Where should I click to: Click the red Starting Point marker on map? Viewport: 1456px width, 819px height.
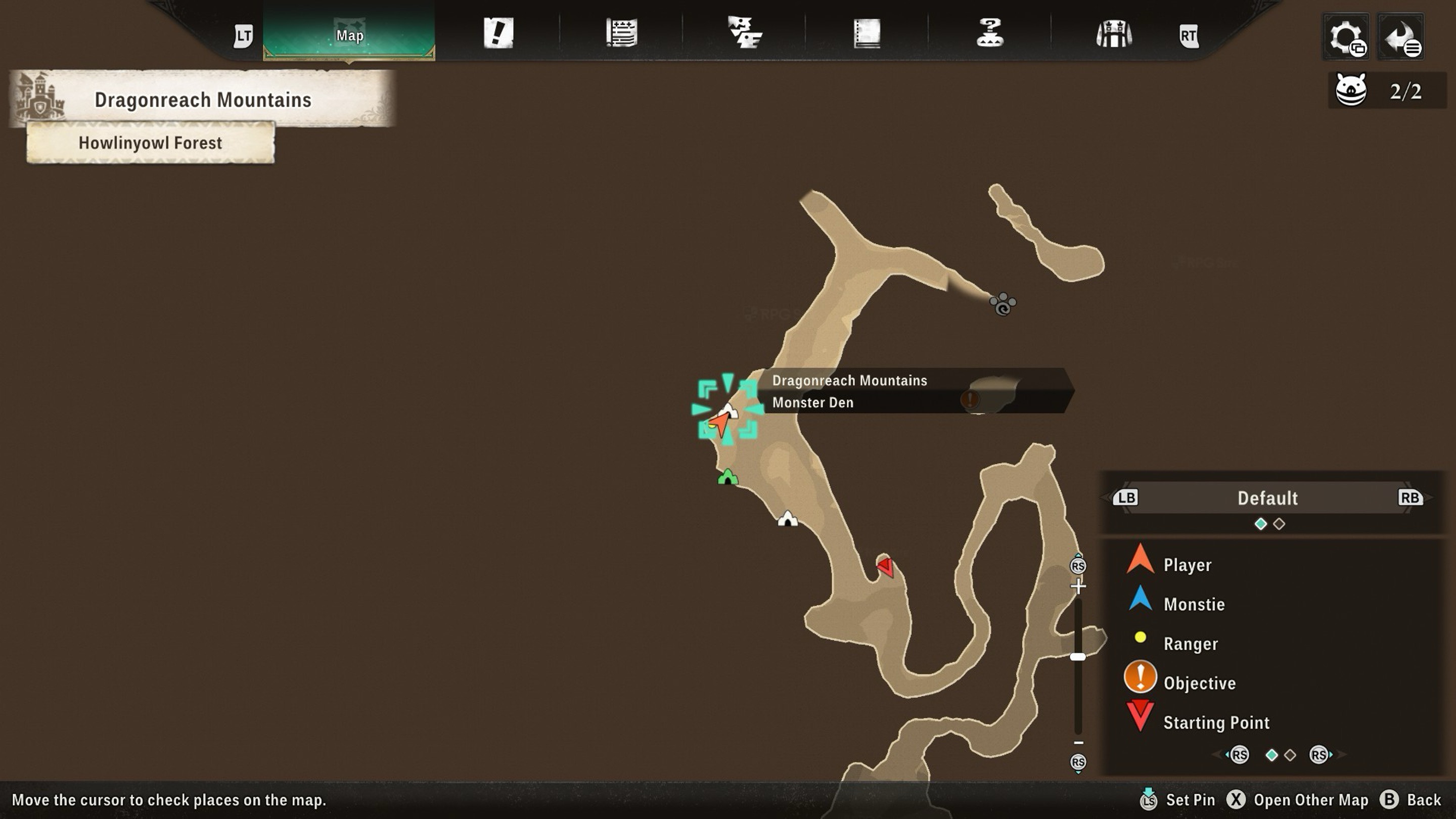886,566
